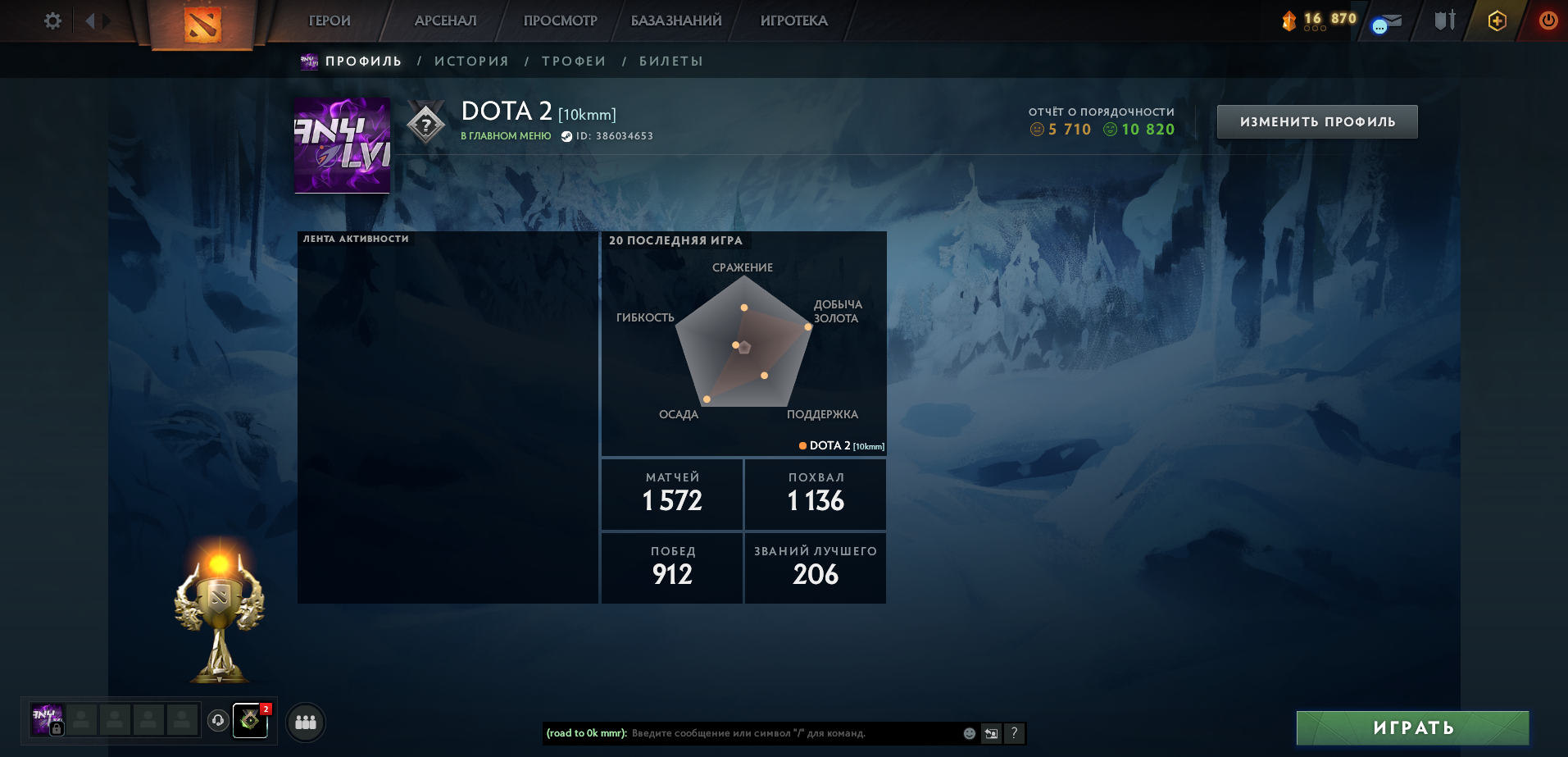Open the settings gear icon
The image size is (1568, 757).
[52, 21]
